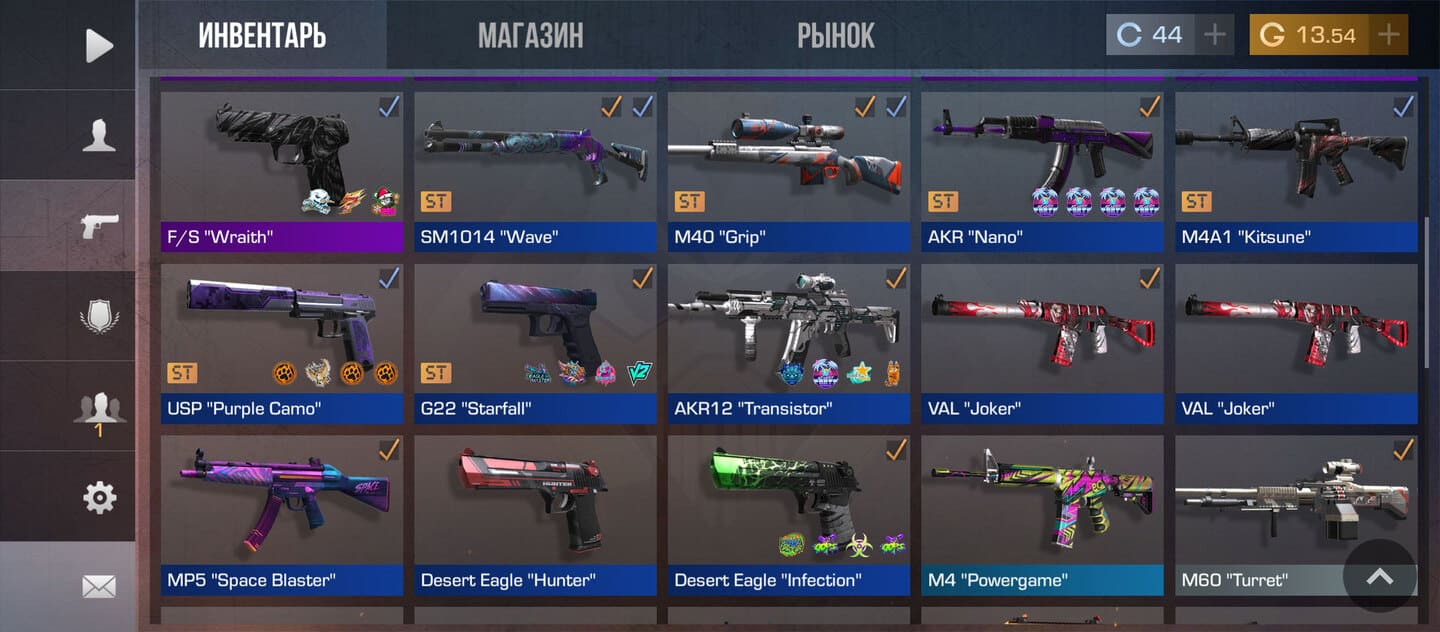Open the clan shield emblem section
The width and height of the screenshot is (1440, 632).
tap(98, 318)
